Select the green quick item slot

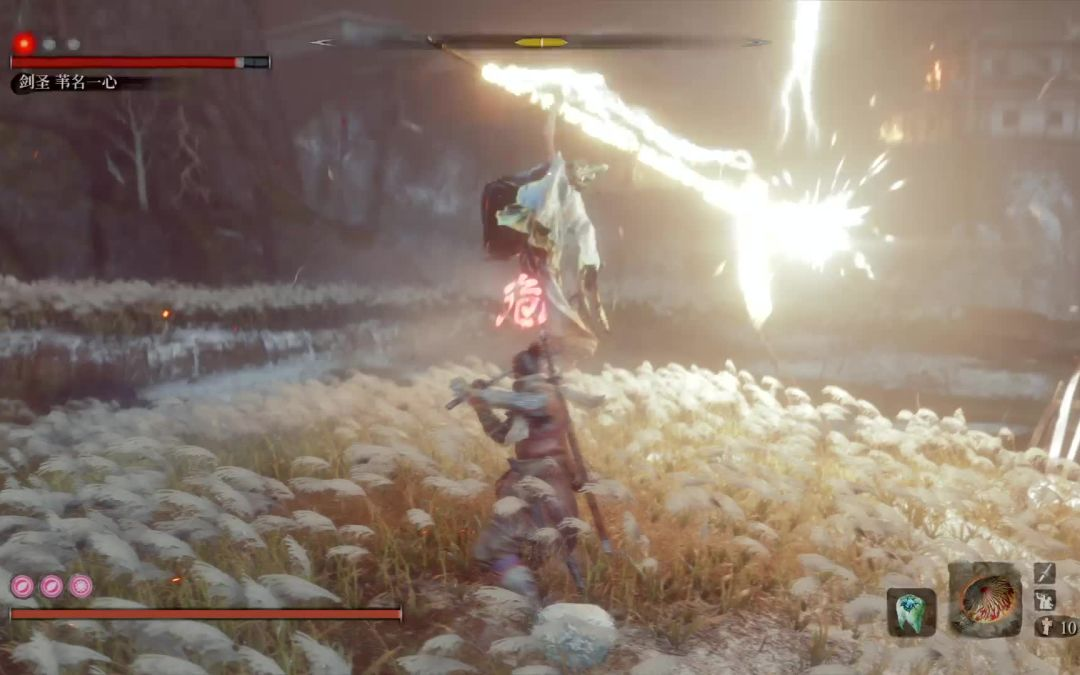click(x=911, y=612)
